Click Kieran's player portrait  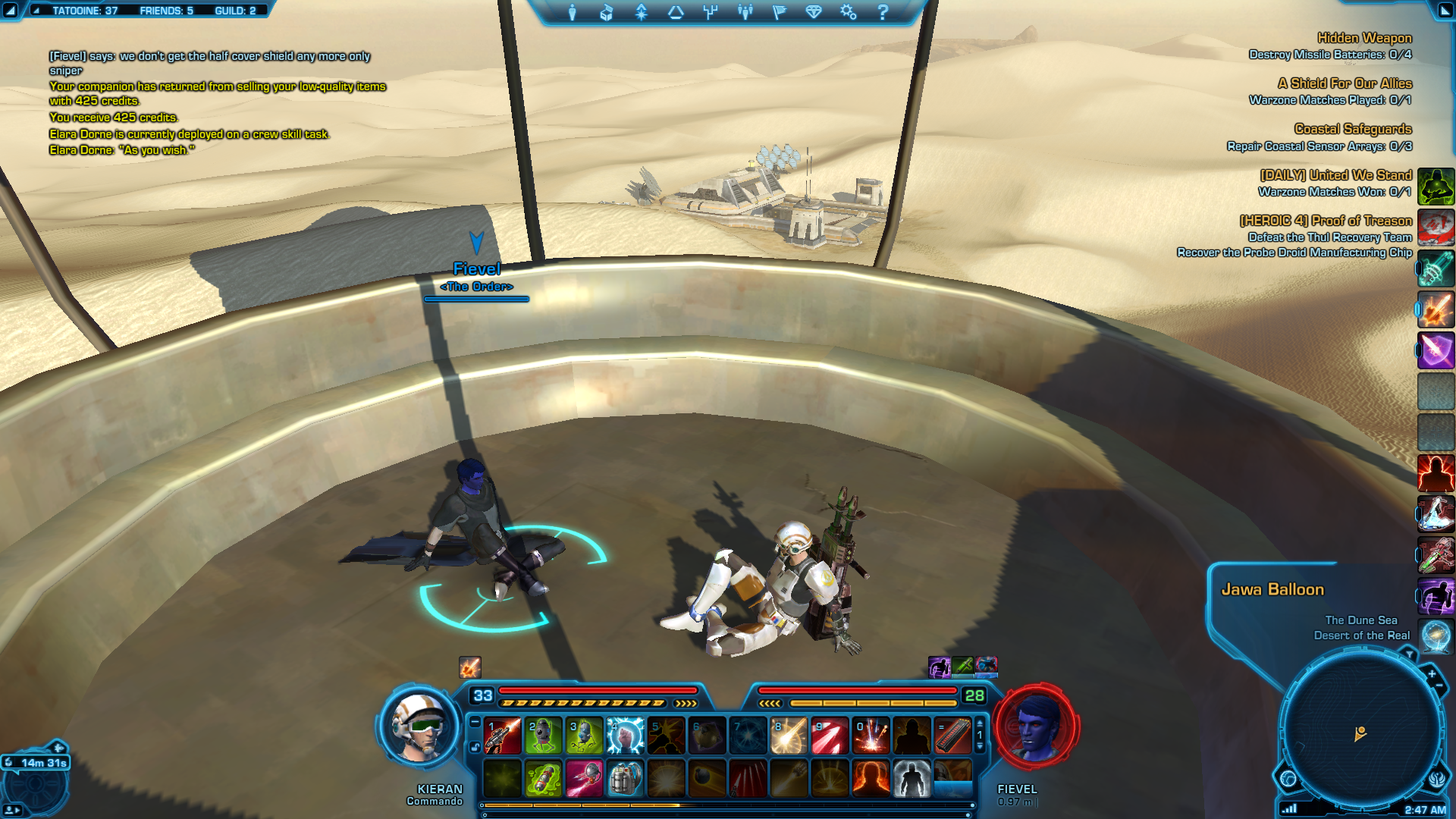click(419, 726)
